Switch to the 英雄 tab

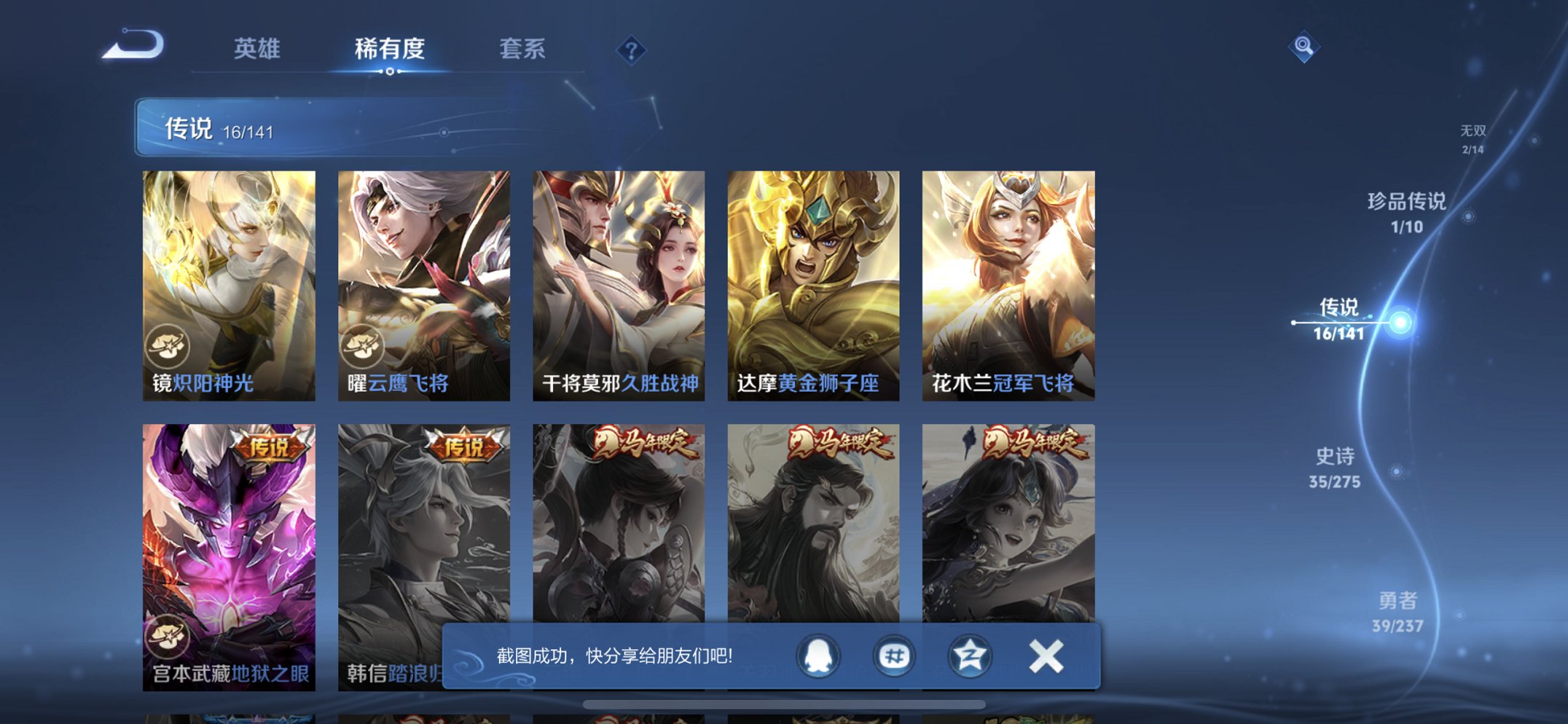pyautogui.click(x=256, y=50)
